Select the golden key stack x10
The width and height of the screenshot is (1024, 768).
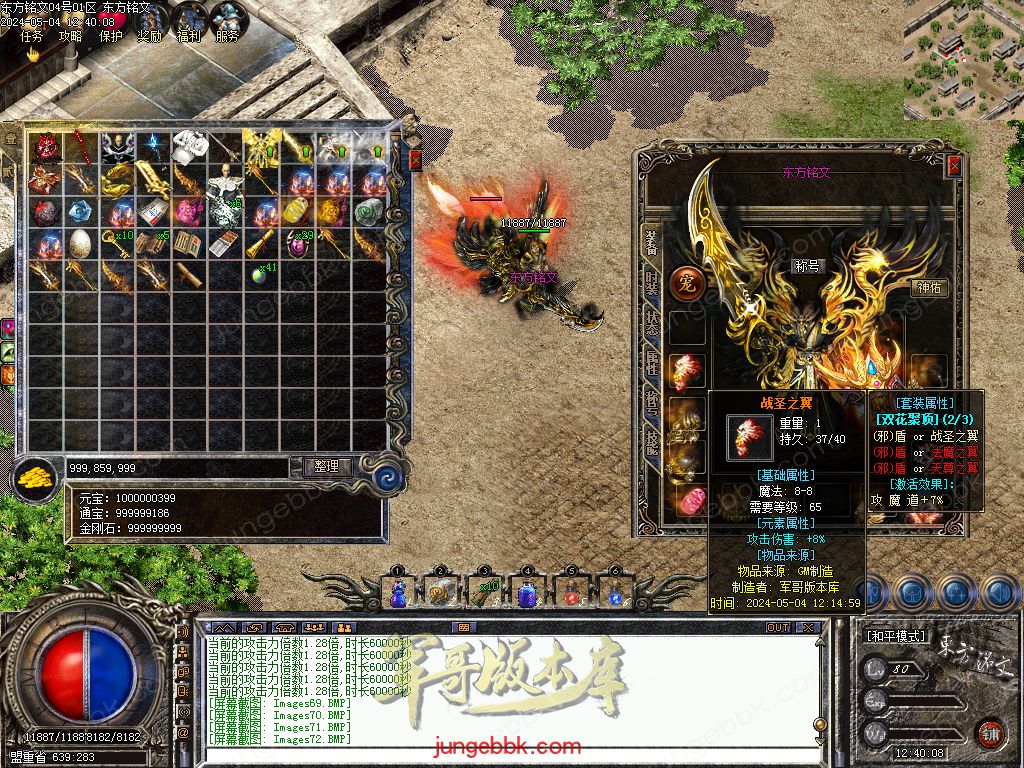(x=116, y=243)
